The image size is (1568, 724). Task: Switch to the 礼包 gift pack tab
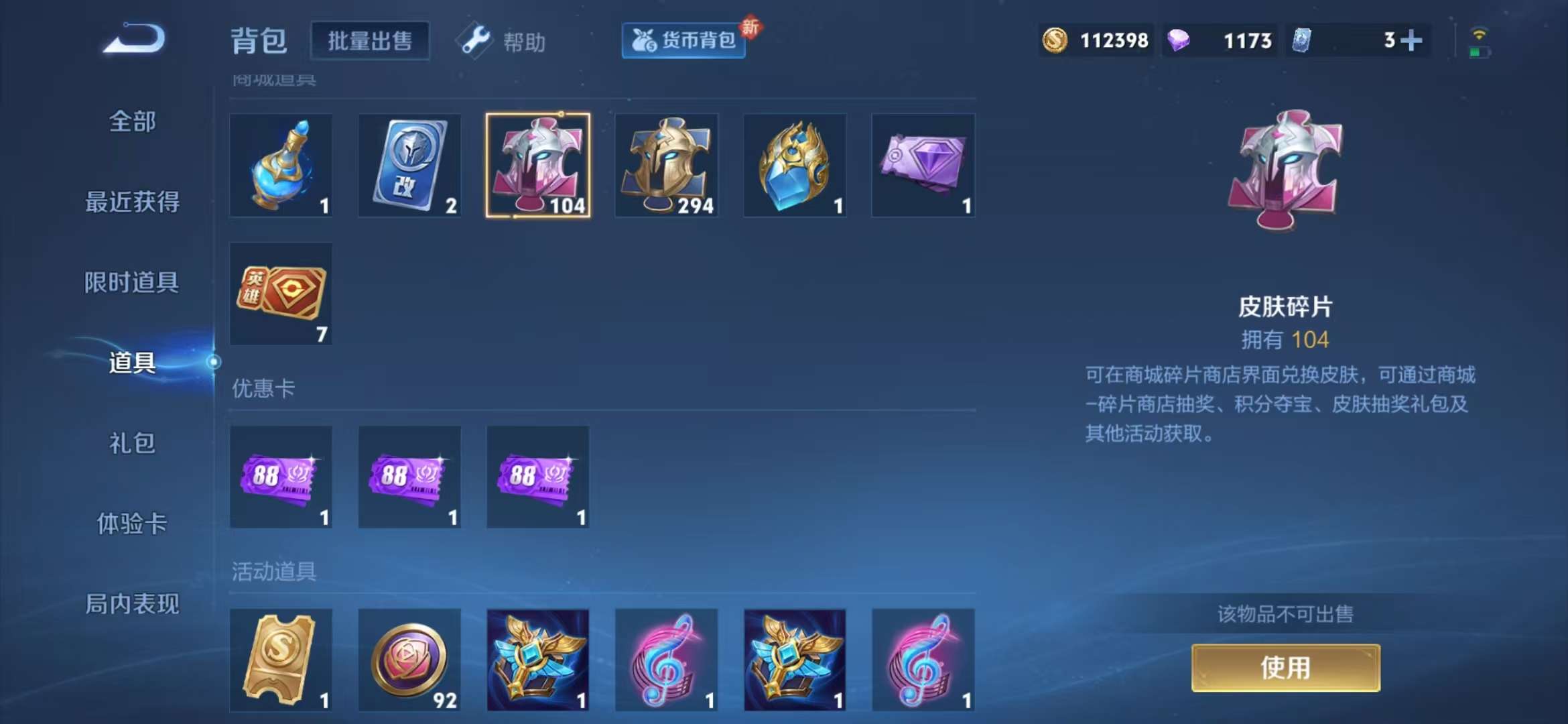[x=132, y=444]
